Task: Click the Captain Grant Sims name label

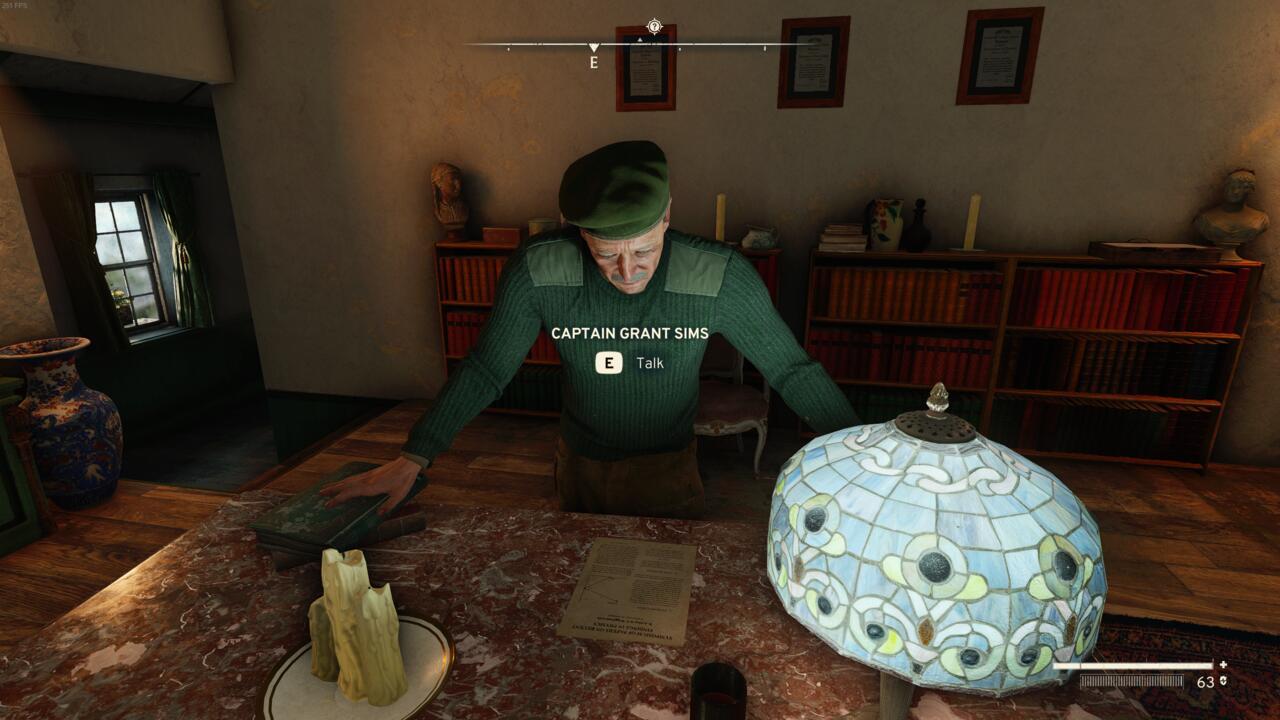Action: tap(630, 335)
